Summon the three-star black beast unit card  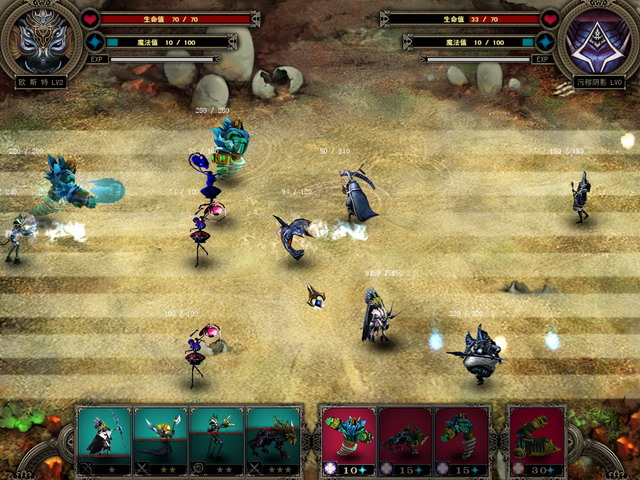[272, 438]
